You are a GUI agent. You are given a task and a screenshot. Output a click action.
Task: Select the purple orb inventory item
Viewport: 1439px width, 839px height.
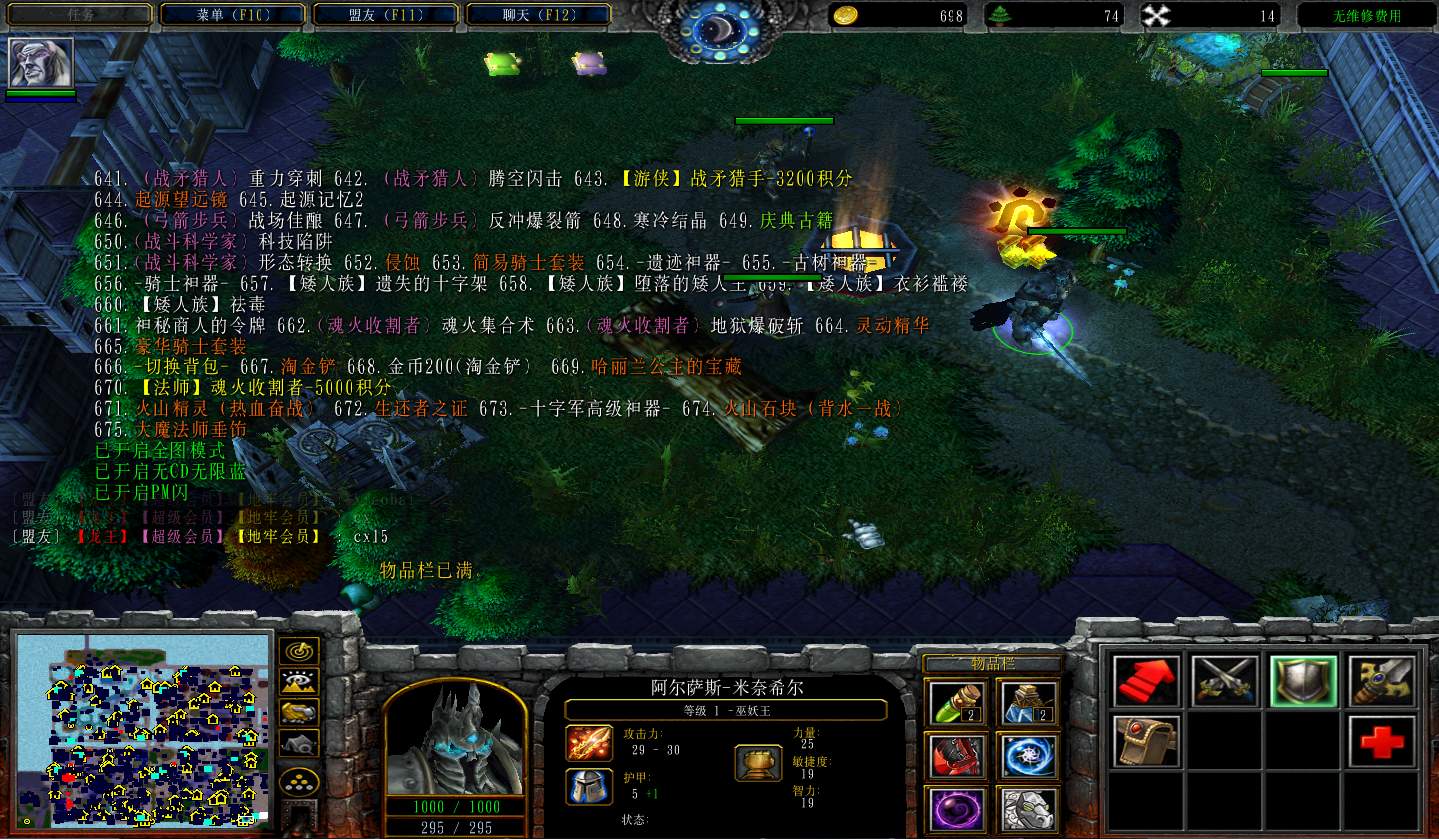click(x=957, y=808)
